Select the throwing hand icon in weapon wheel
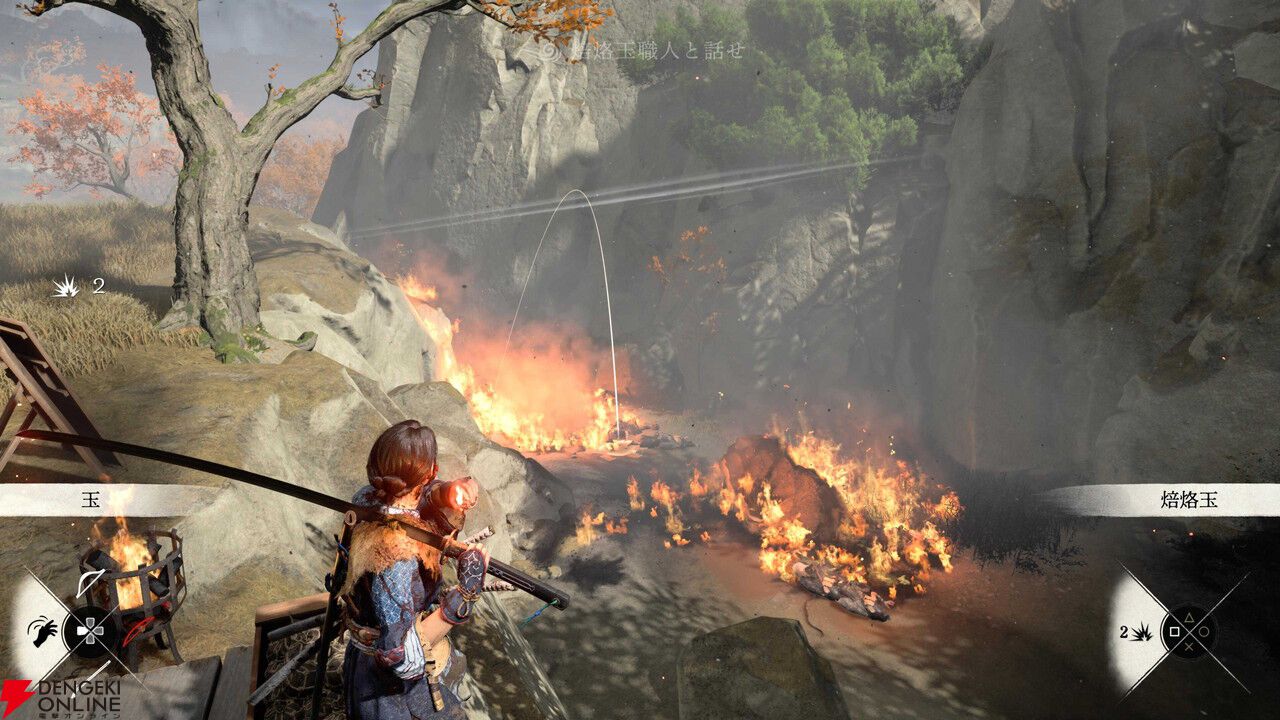The image size is (1280, 720). [x=43, y=633]
